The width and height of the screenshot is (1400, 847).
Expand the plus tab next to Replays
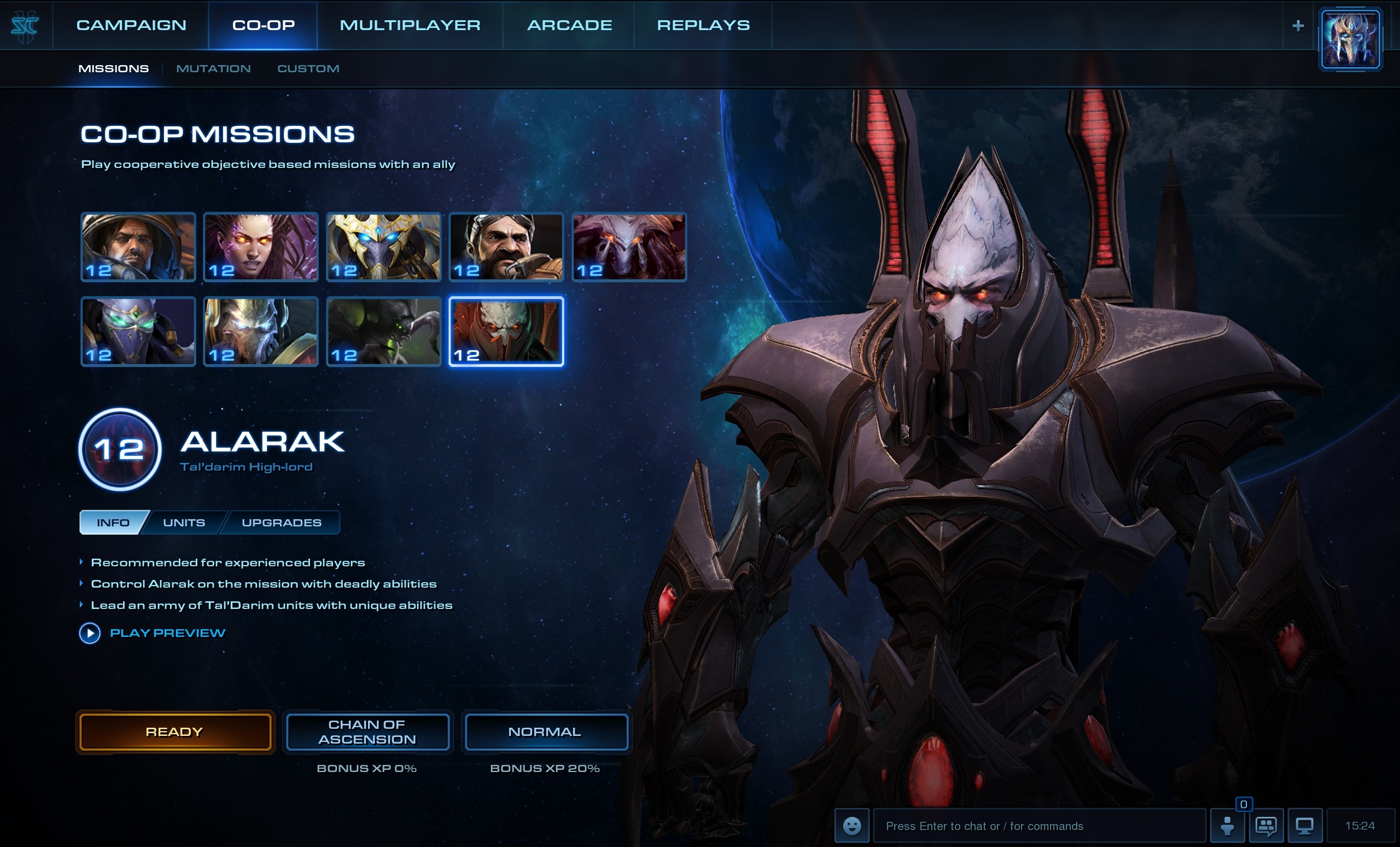(1299, 25)
